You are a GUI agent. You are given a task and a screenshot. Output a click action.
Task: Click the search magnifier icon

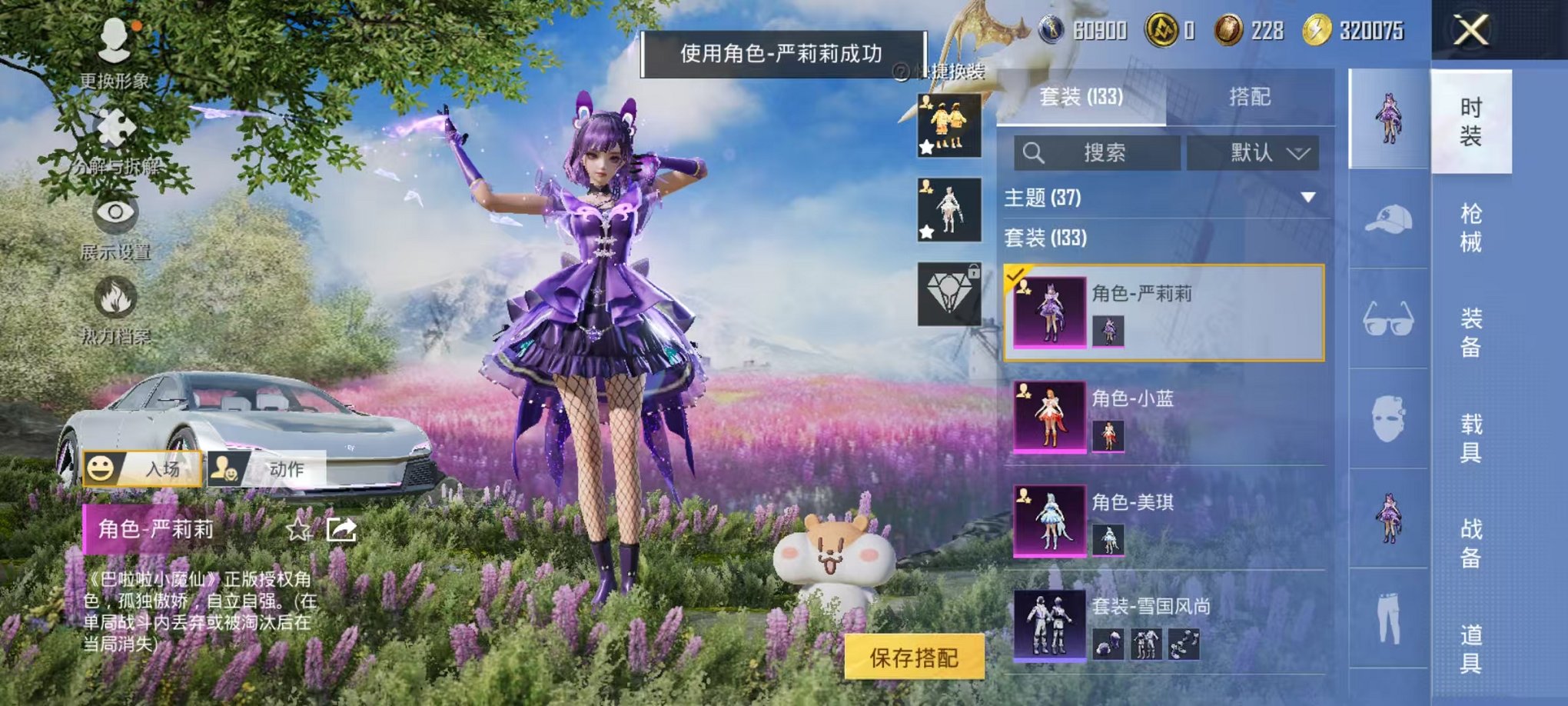pyautogui.click(x=1034, y=152)
